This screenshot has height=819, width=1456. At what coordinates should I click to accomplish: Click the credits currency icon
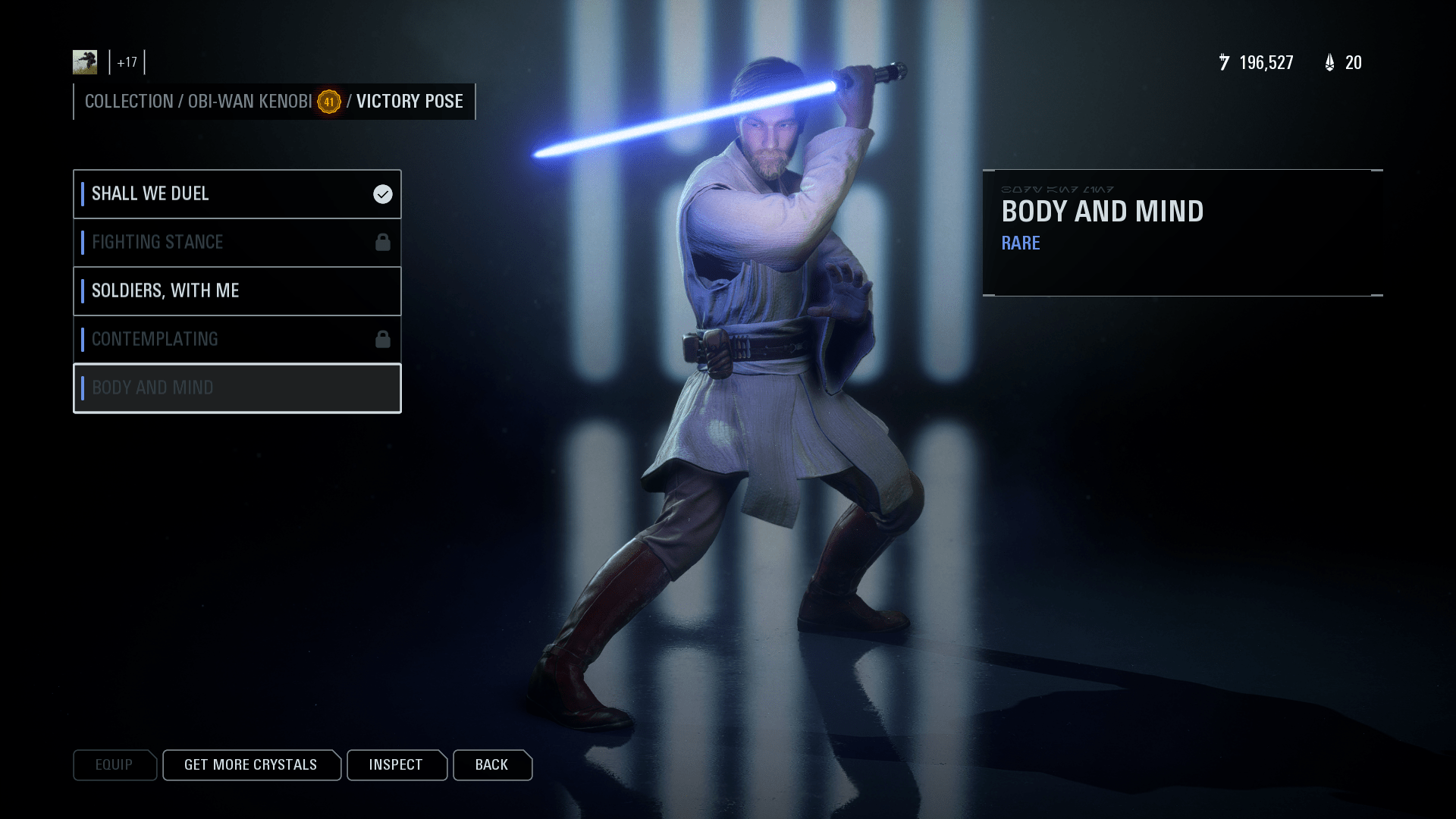click(x=1225, y=62)
